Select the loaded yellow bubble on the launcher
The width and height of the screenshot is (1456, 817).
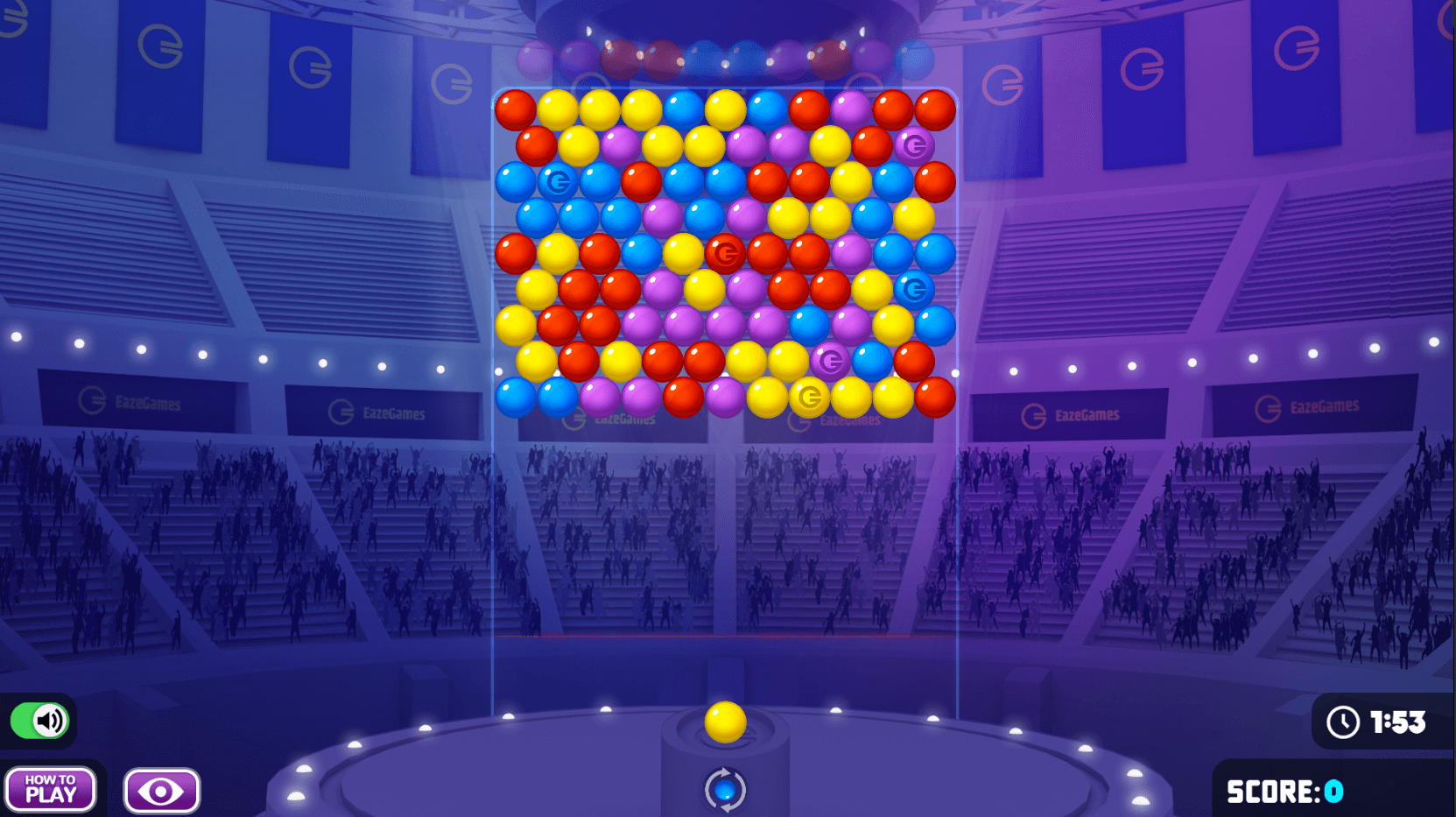(x=725, y=722)
